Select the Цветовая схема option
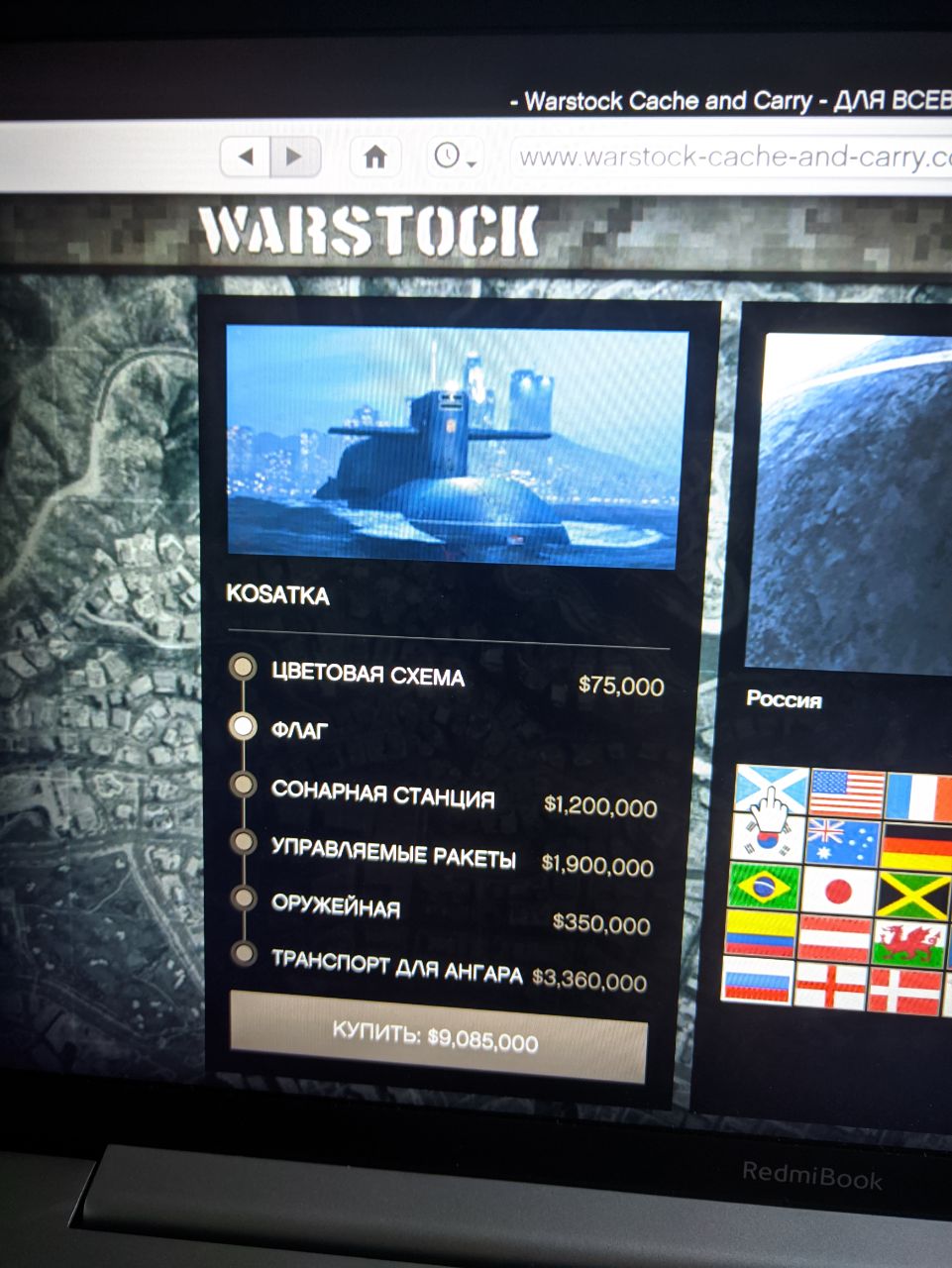Screen dimensions: 952x1268 tap(368, 676)
